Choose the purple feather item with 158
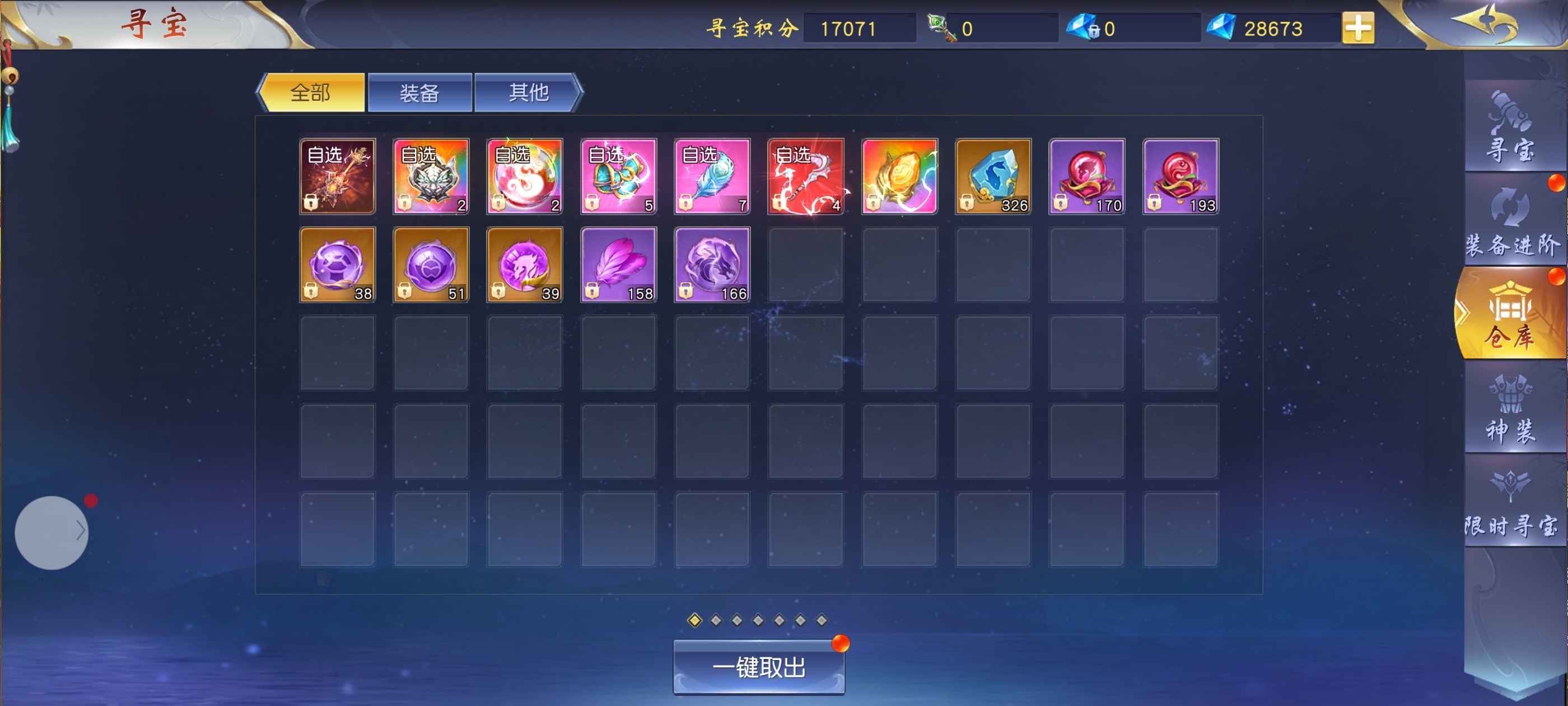The height and width of the screenshot is (706, 1568). coord(618,264)
